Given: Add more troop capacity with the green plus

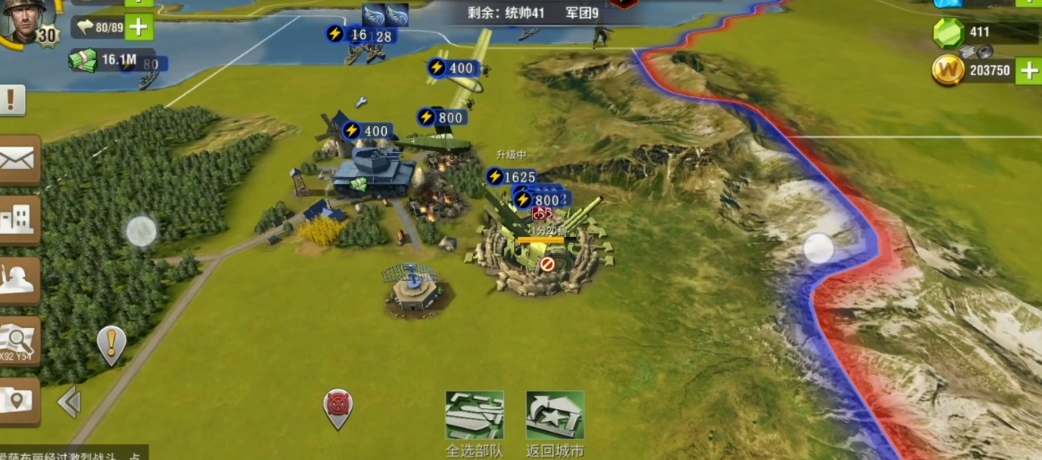Looking at the screenshot, I should (139, 27).
